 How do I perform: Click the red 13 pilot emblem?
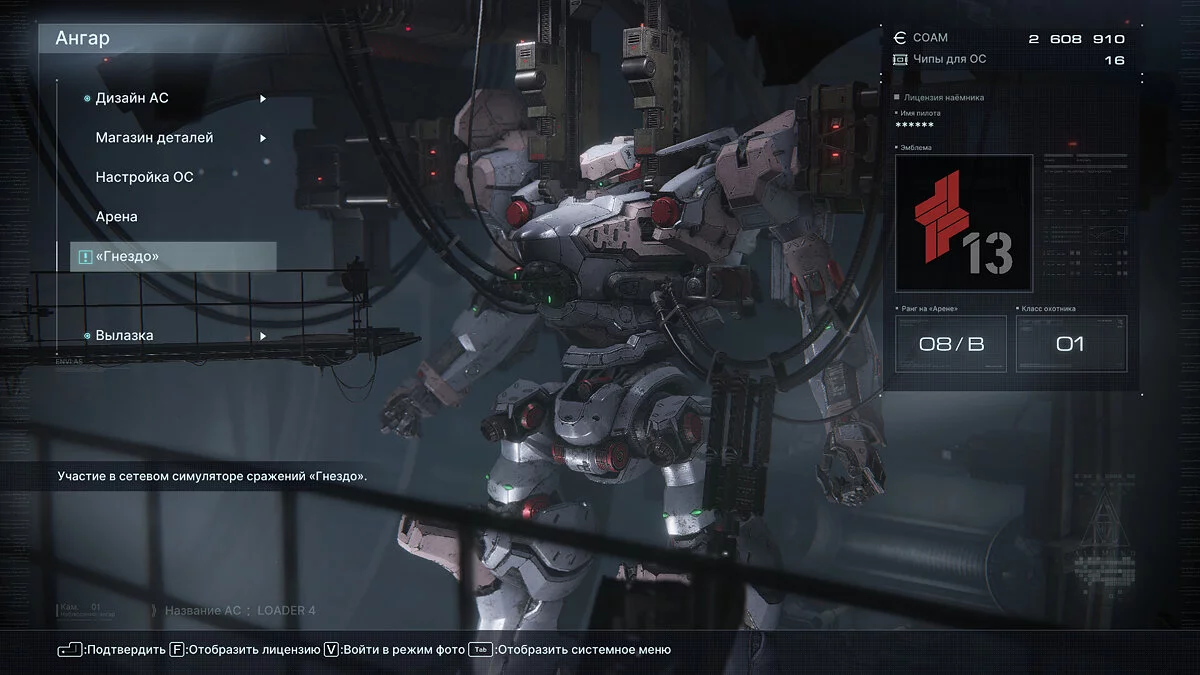(x=963, y=222)
